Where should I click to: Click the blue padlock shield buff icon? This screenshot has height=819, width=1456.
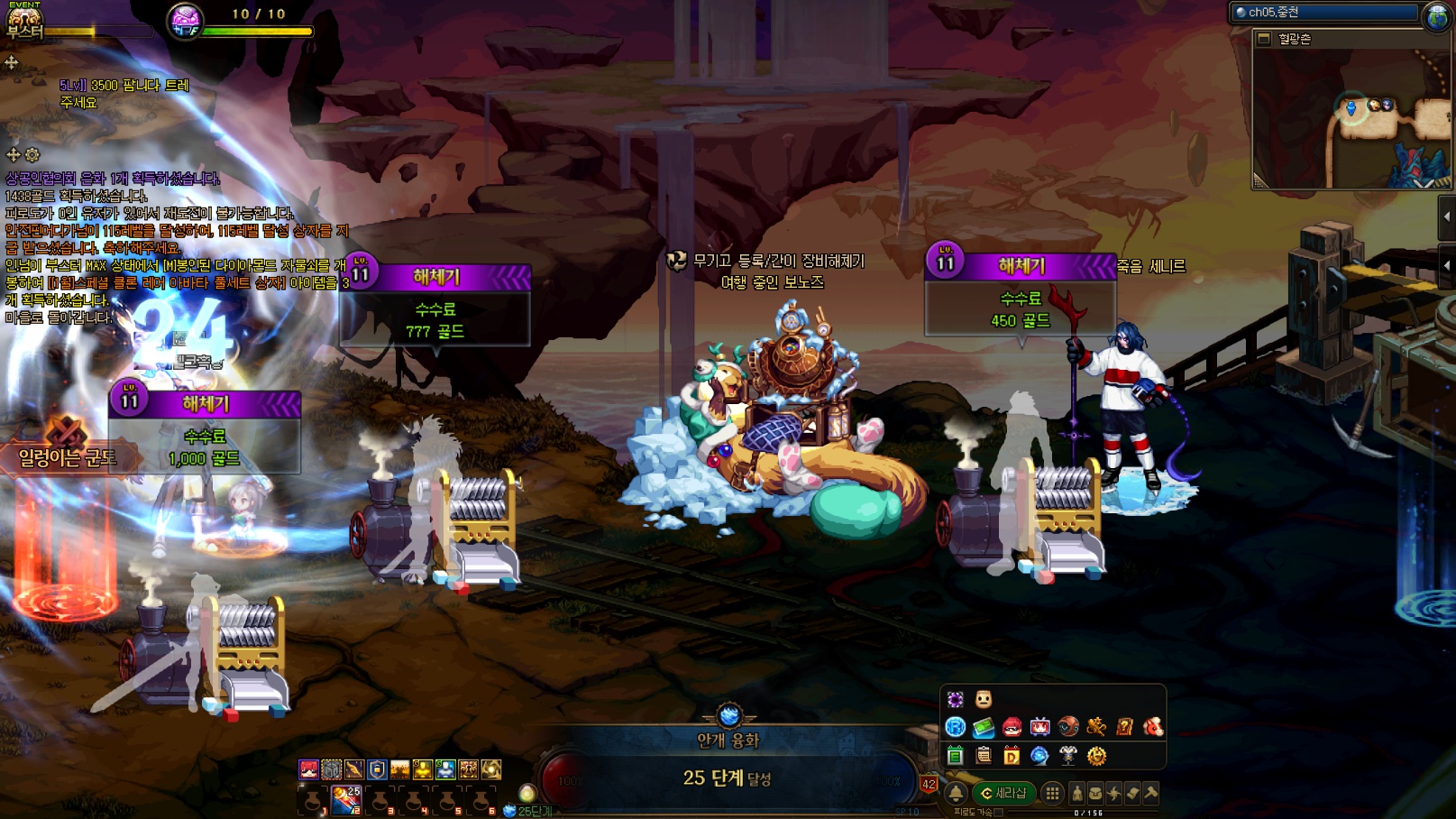pyautogui.click(x=377, y=769)
